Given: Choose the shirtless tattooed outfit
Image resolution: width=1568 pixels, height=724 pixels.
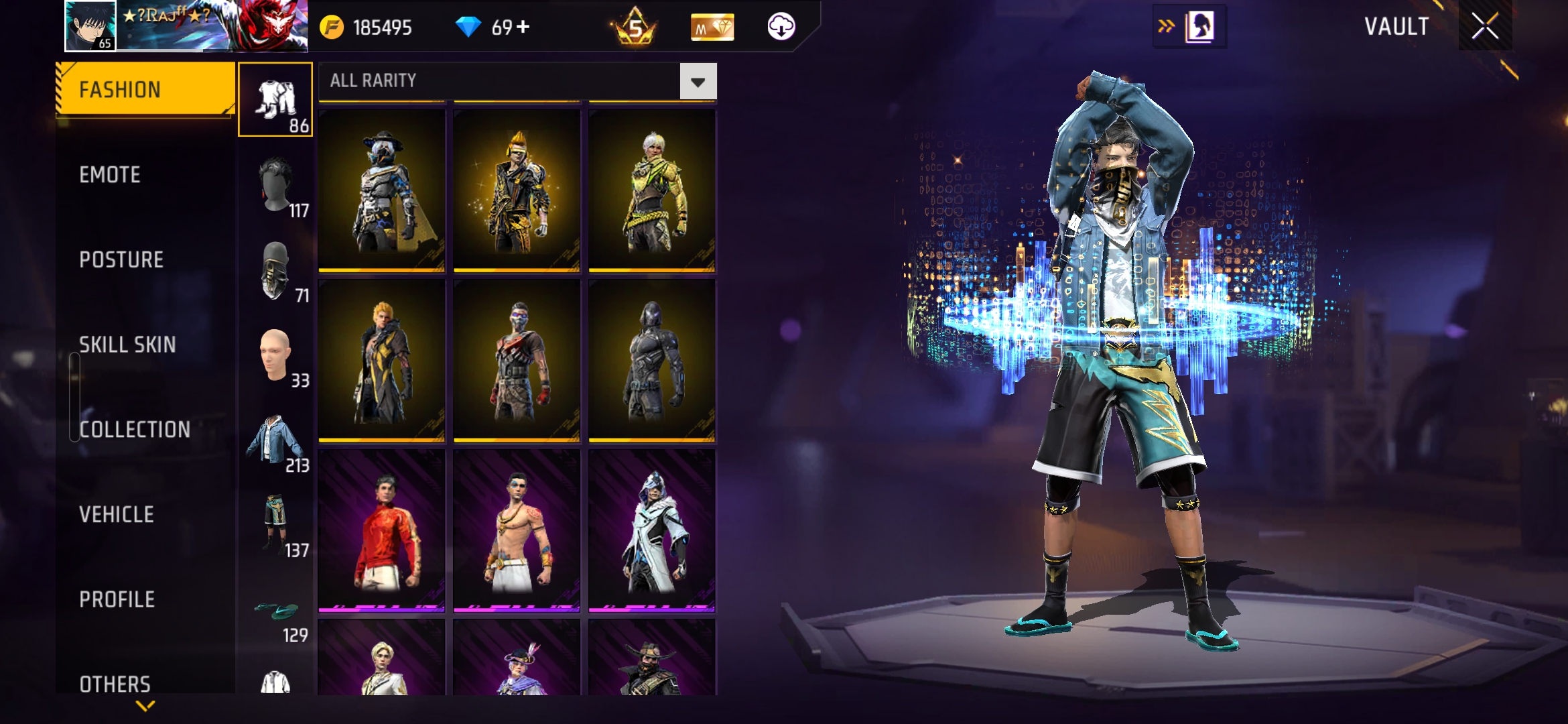Looking at the screenshot, I should point(517,530).
